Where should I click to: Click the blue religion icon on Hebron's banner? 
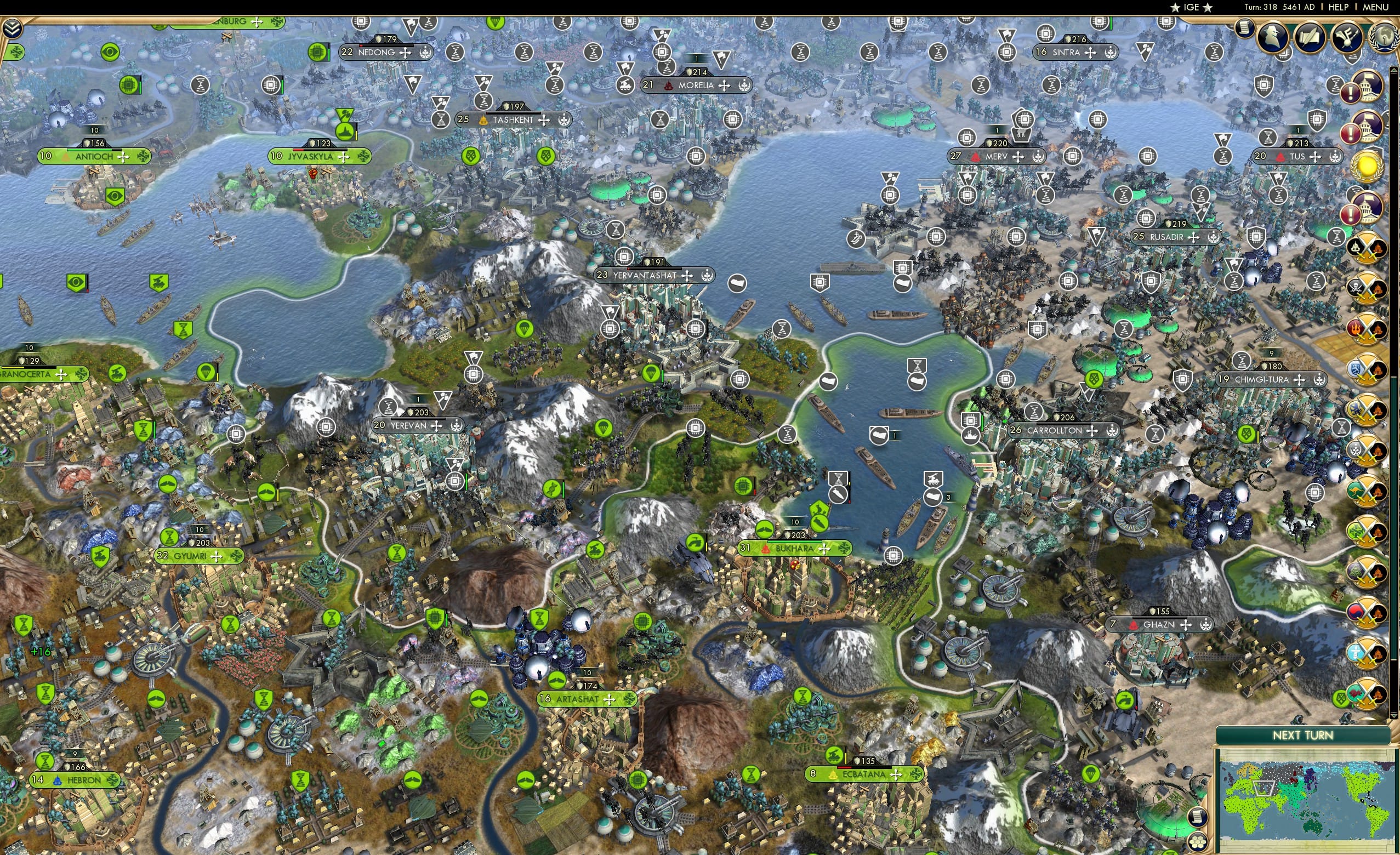tap(58, 781)
